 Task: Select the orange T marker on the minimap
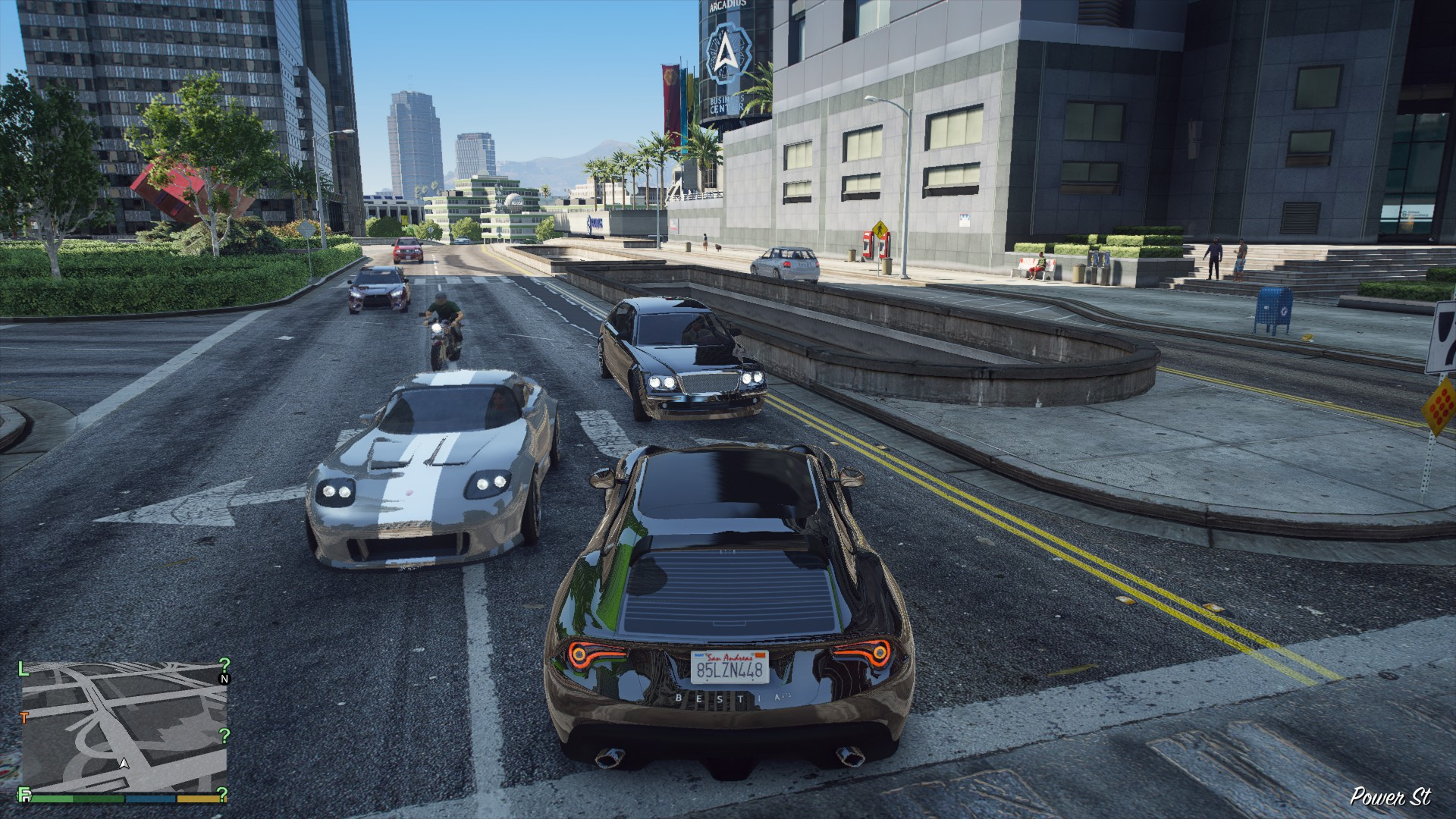(24, 717)
